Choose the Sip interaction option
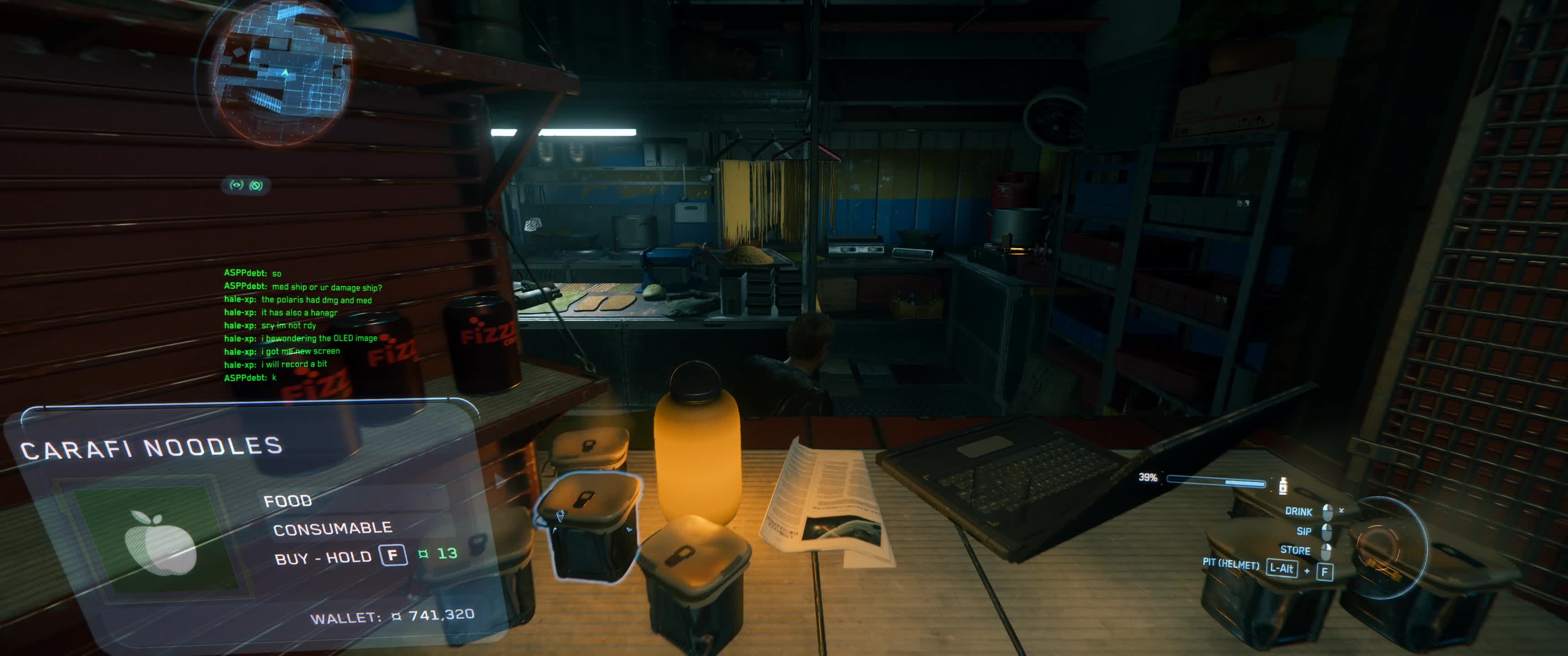This screenshot has height=656, width=1568. pos(1304,531)
